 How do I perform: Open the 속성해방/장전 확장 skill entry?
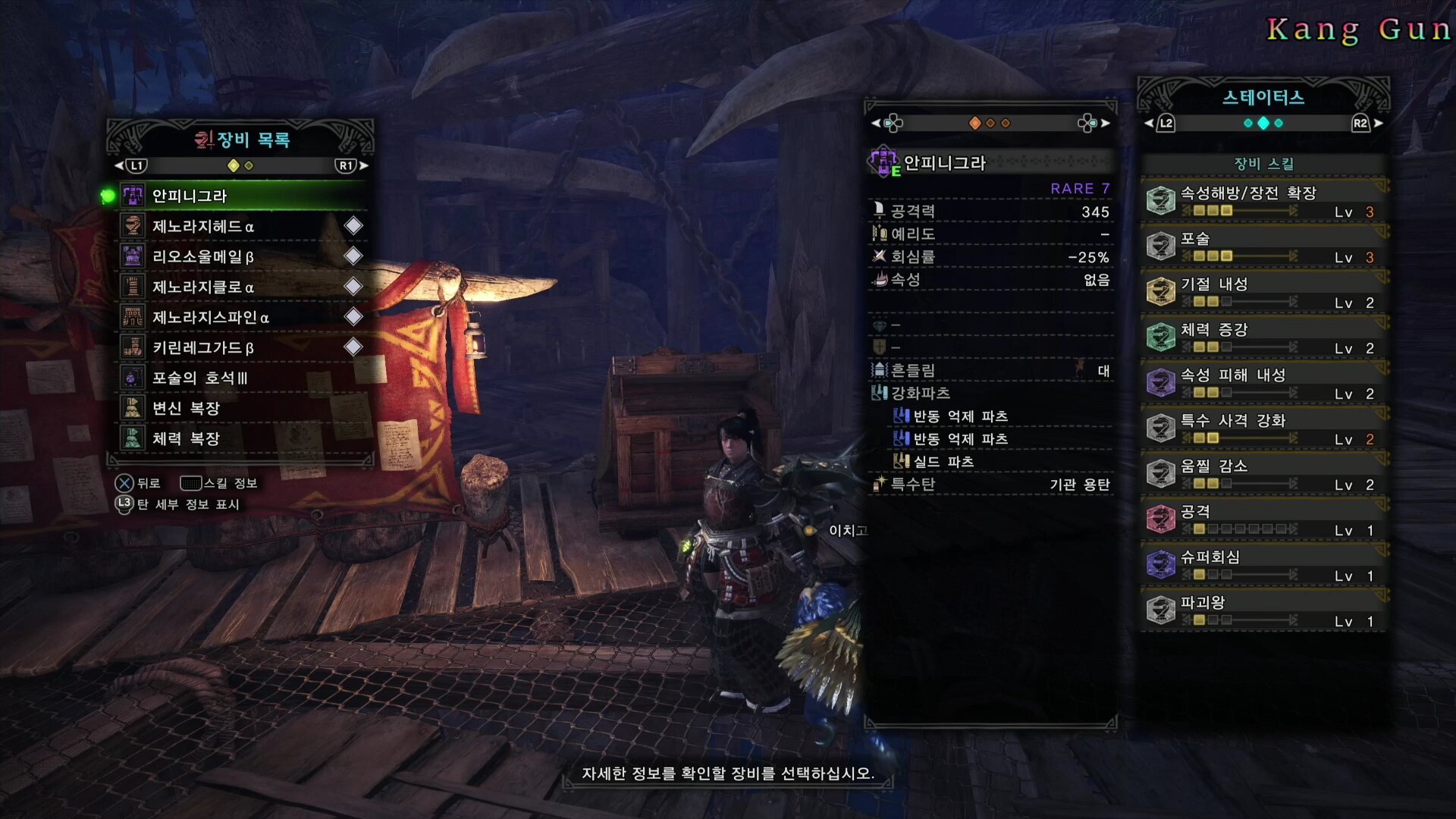click(x=1263, y=201)
